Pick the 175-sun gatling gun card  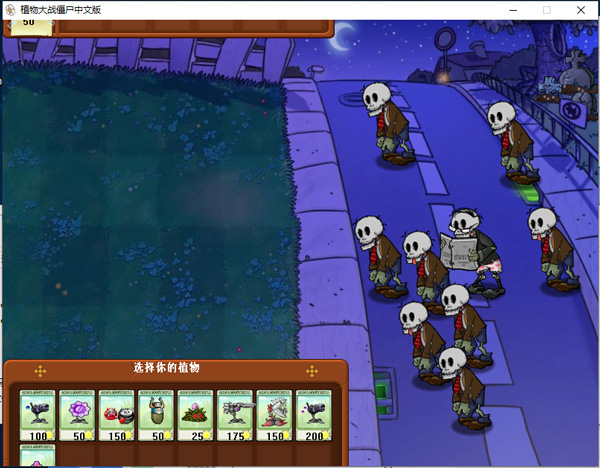[235, 415]
